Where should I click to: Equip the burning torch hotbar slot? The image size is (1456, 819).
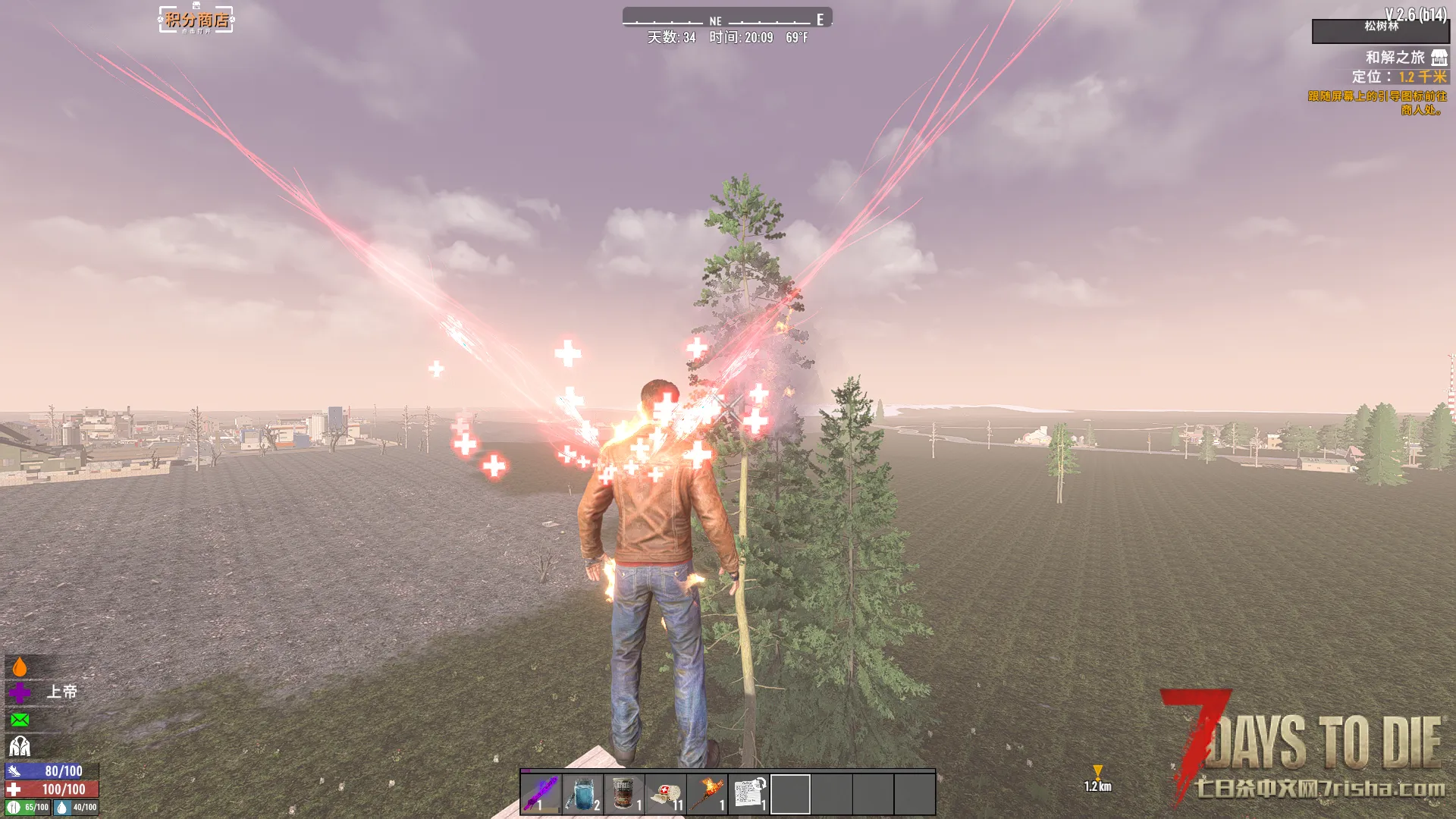pyautogui.click(x=708, y=793)
